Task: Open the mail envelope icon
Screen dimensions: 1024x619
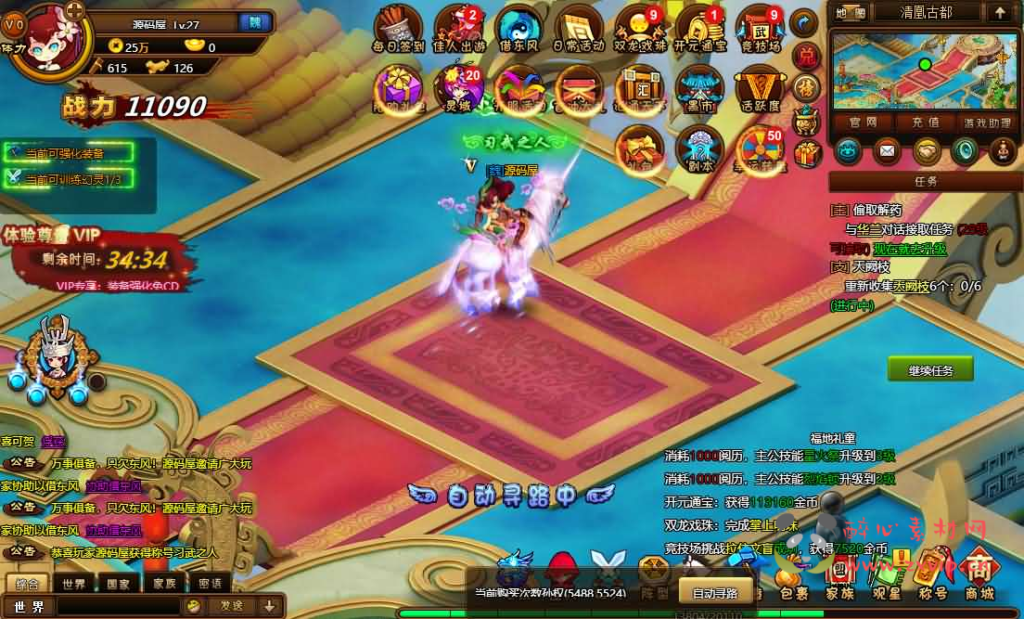Action: point(886,151)
